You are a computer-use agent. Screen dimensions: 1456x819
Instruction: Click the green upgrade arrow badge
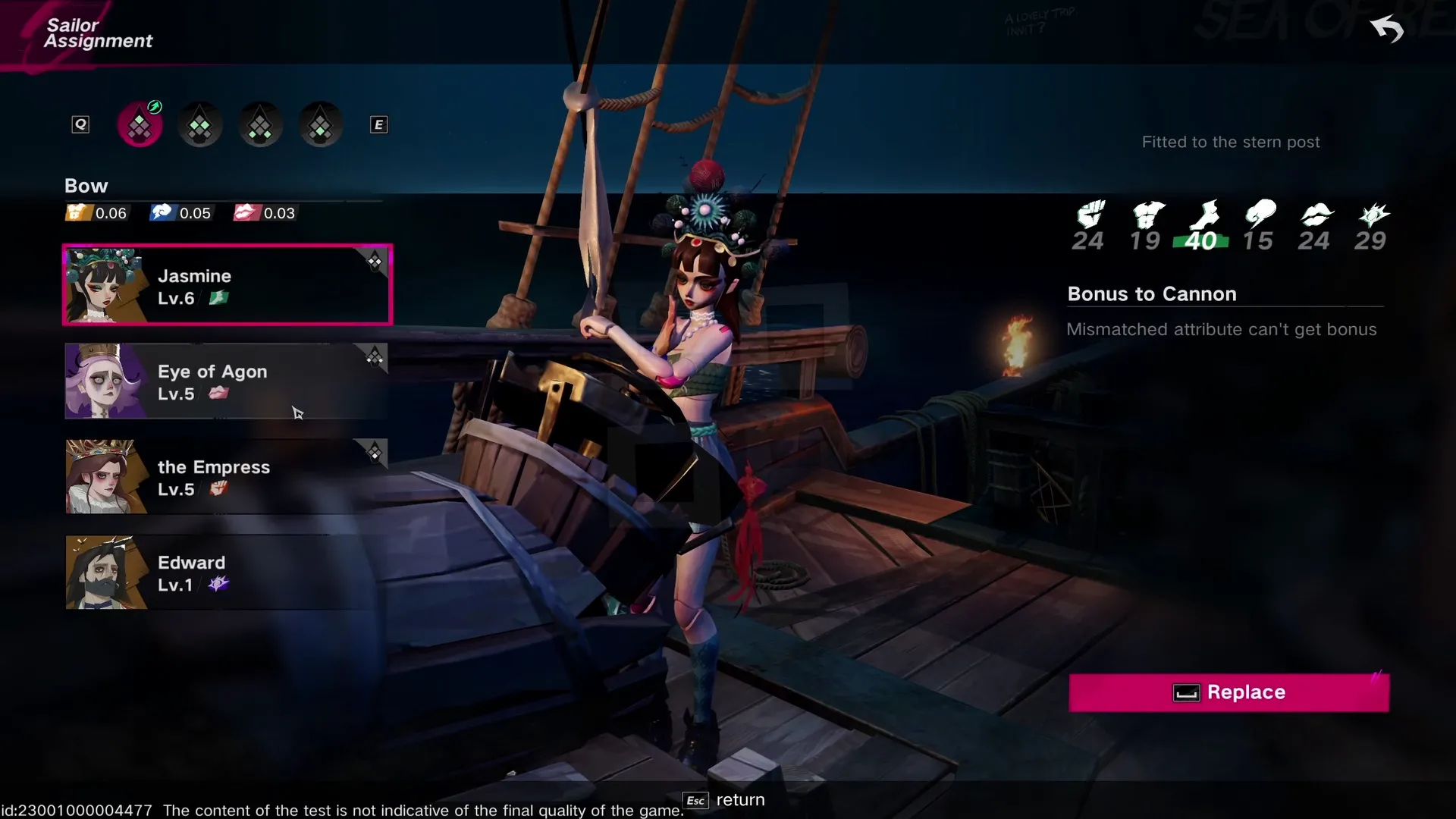coord(154,107)
